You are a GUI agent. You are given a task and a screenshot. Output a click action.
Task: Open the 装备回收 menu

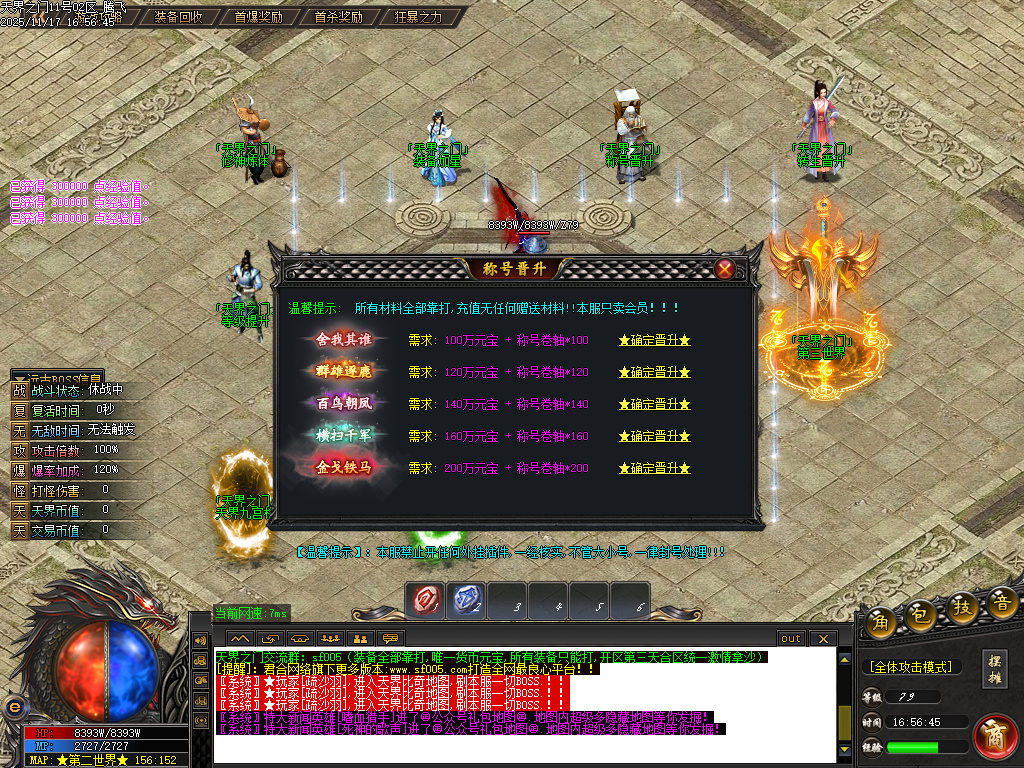179,17
